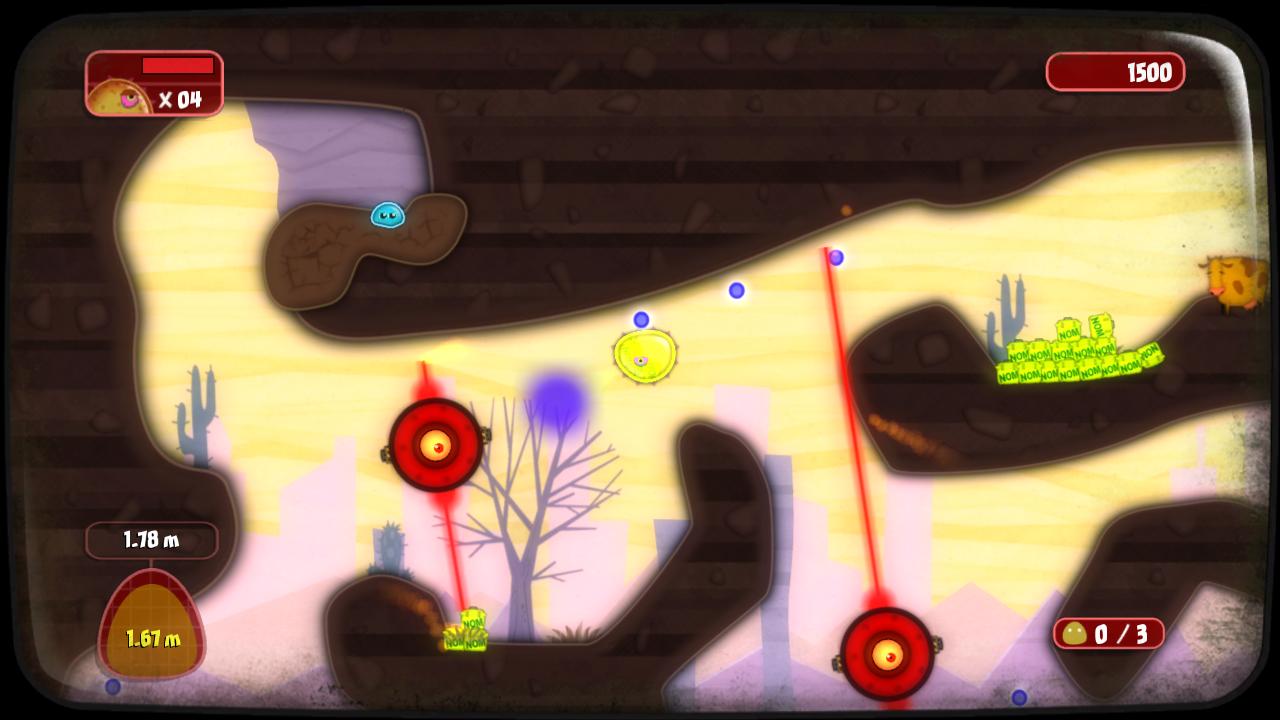Select the left laser turret eye

(437, 447)
